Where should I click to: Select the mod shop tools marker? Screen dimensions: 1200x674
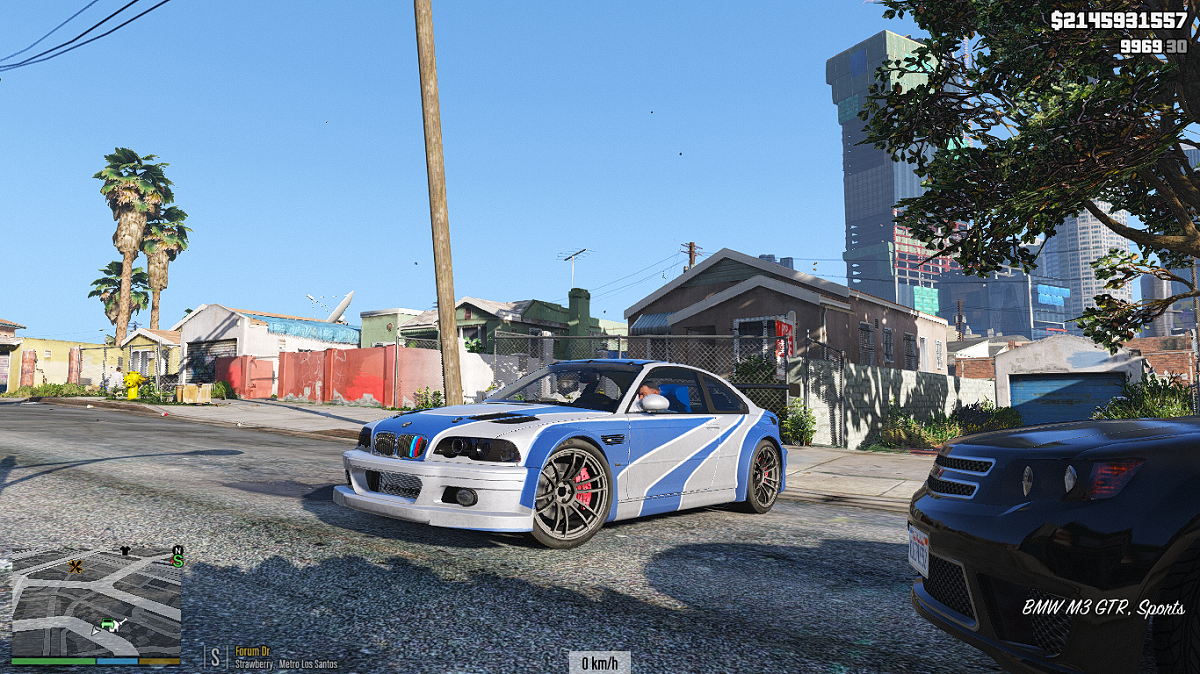click(x=75, y=567)
